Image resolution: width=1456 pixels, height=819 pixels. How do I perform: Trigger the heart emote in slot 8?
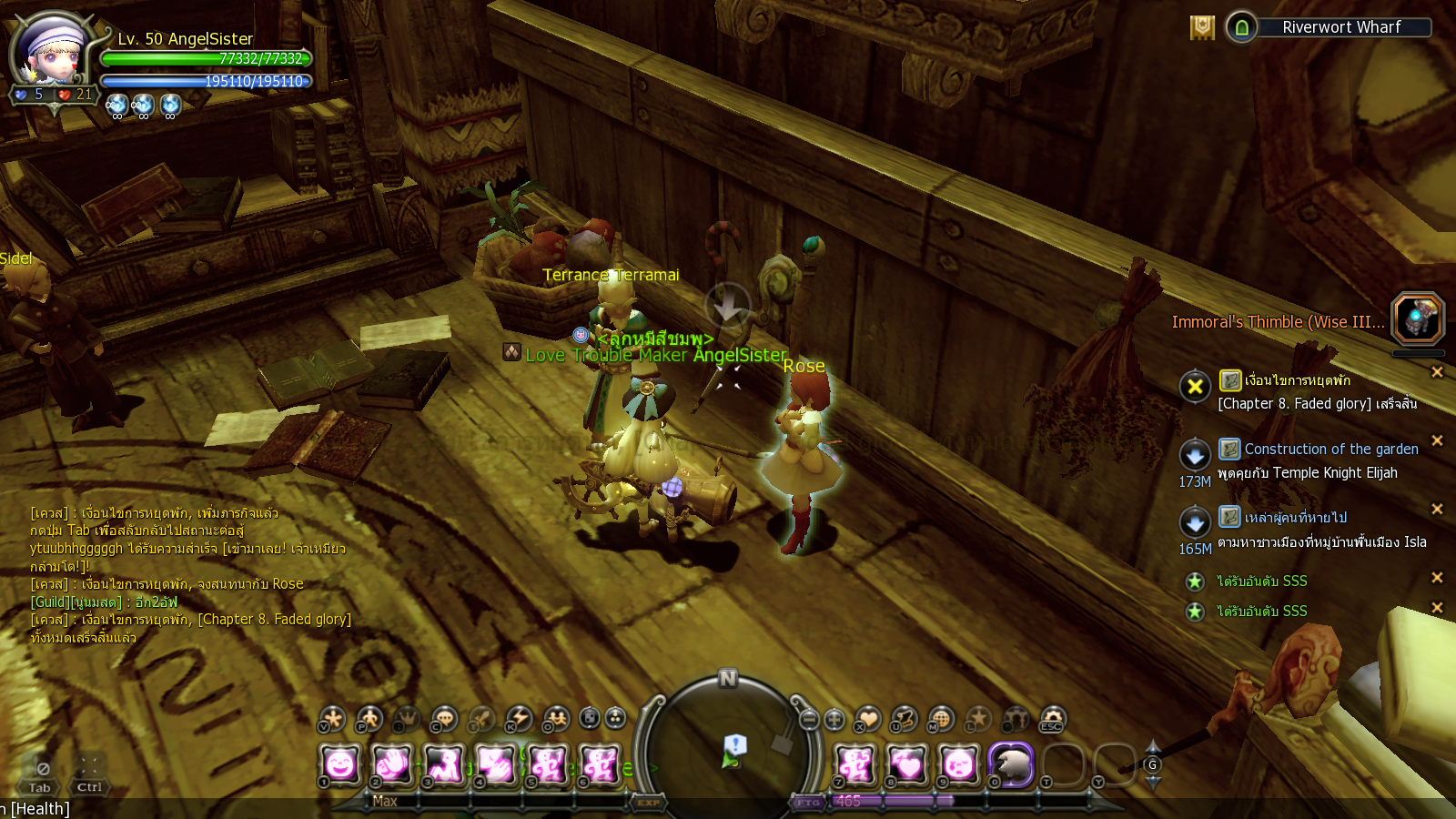click(906, 764)
